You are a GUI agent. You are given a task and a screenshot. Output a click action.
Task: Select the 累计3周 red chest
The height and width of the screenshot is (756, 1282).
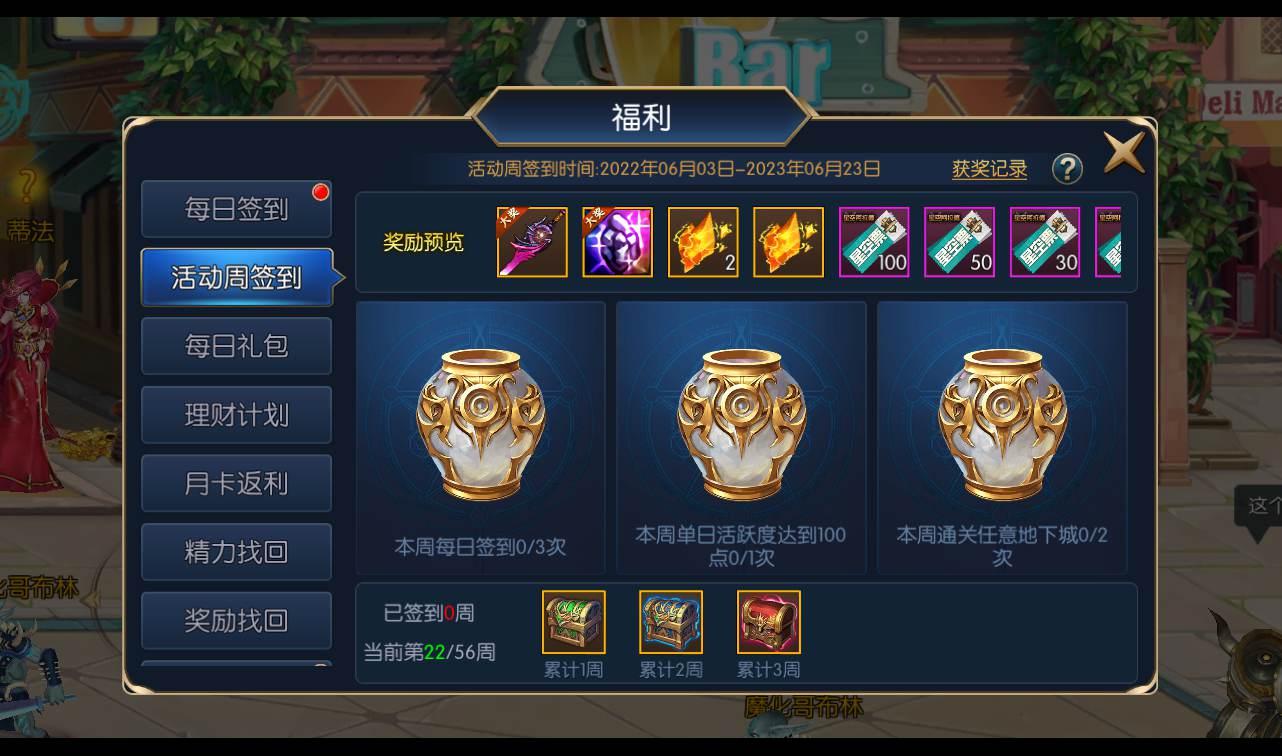click(768, 622)
